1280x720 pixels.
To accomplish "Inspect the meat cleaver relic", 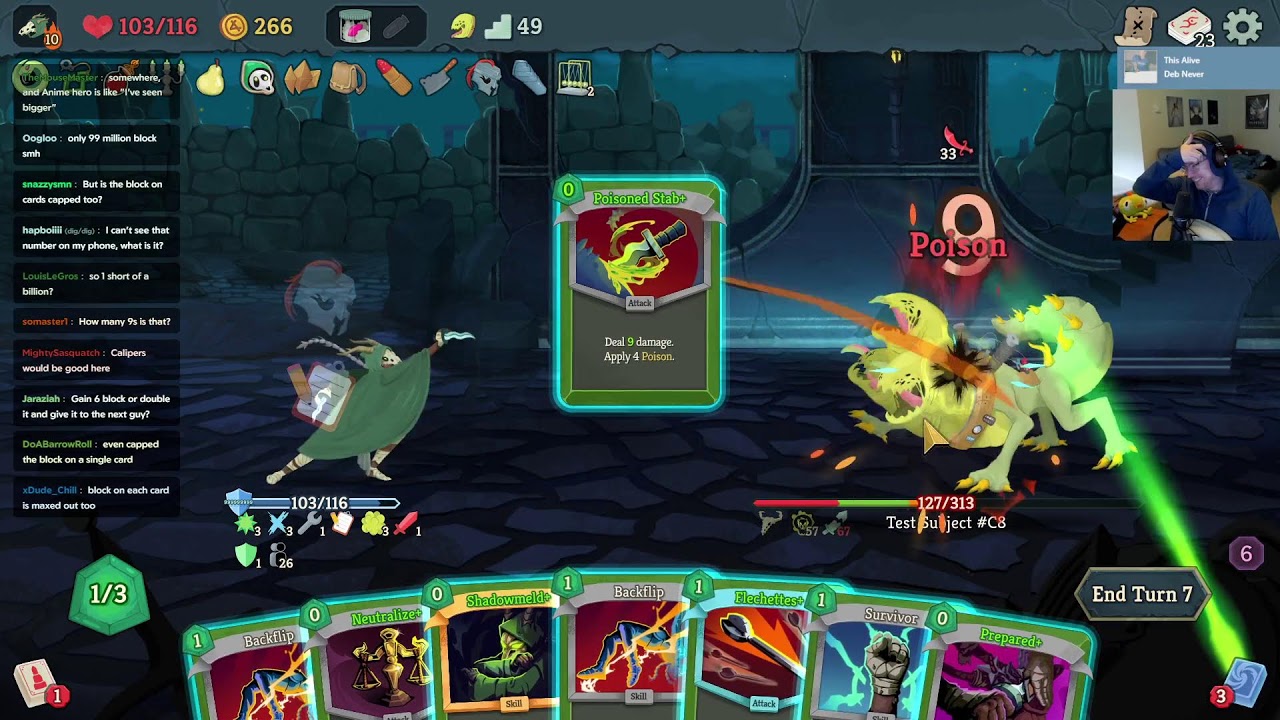I will pos(438,78).
